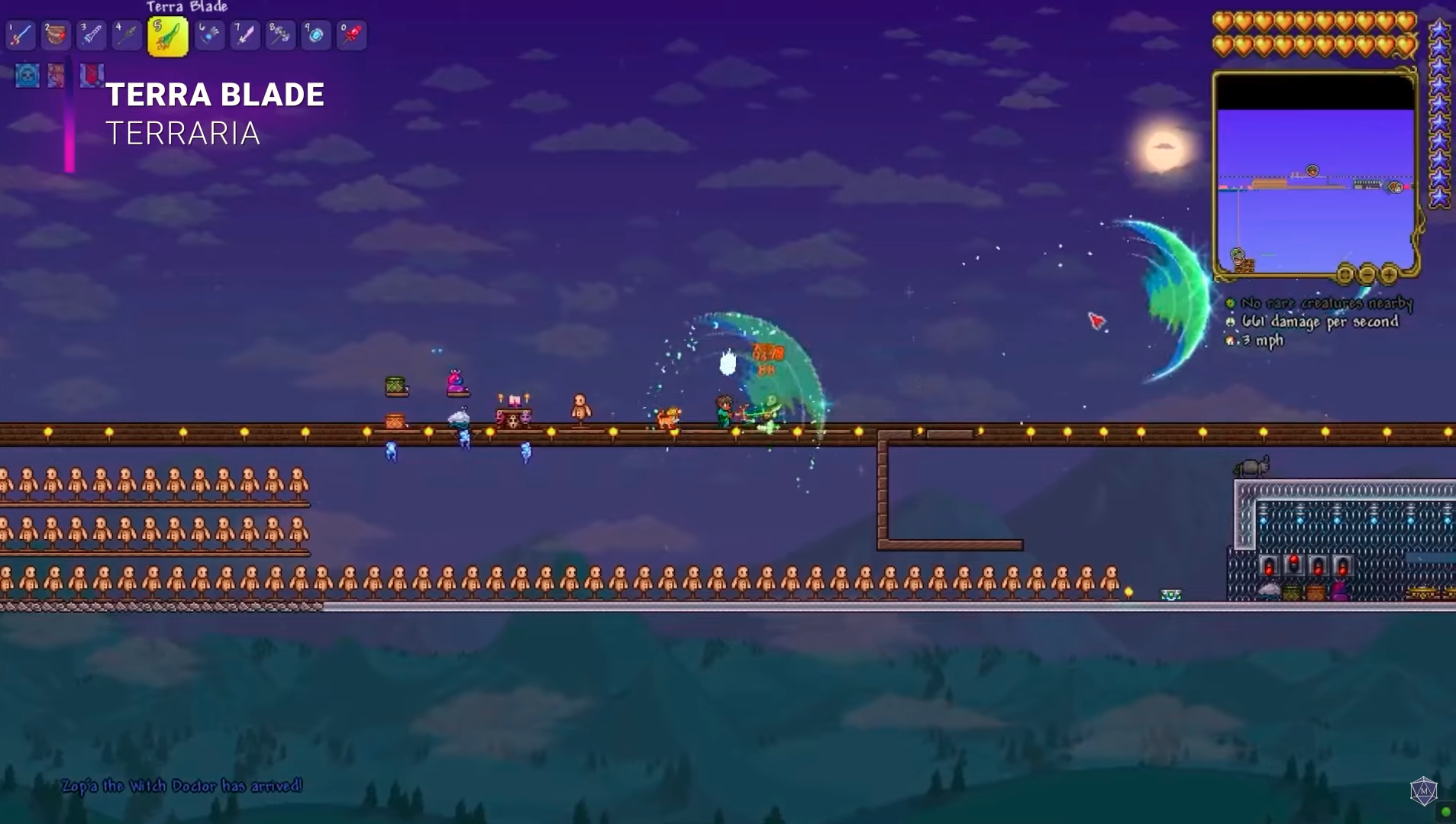Select the blue ring item in slot 9
Image resolution: width=1456 pixels, height=824 pixels.
(315, 35)
